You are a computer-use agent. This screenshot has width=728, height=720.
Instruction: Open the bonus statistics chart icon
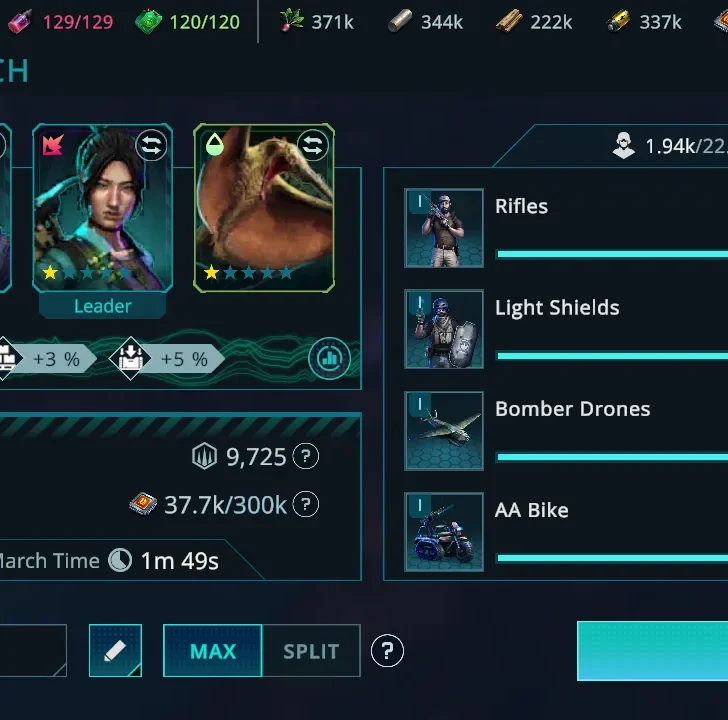[329, 358]
